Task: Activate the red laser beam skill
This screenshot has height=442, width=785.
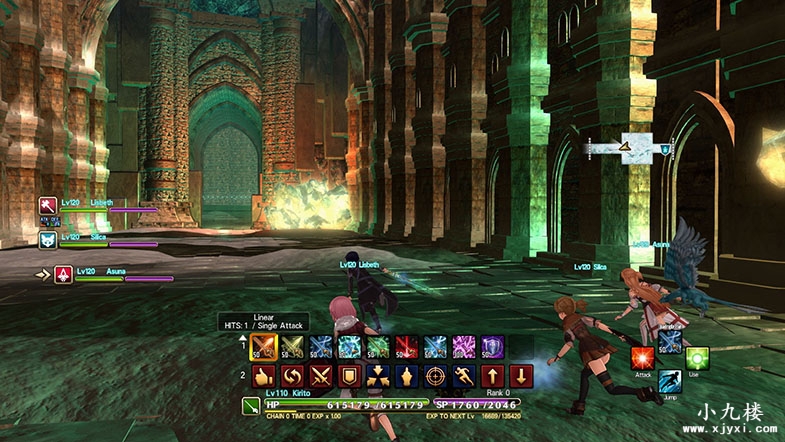Action: [407, 346]
